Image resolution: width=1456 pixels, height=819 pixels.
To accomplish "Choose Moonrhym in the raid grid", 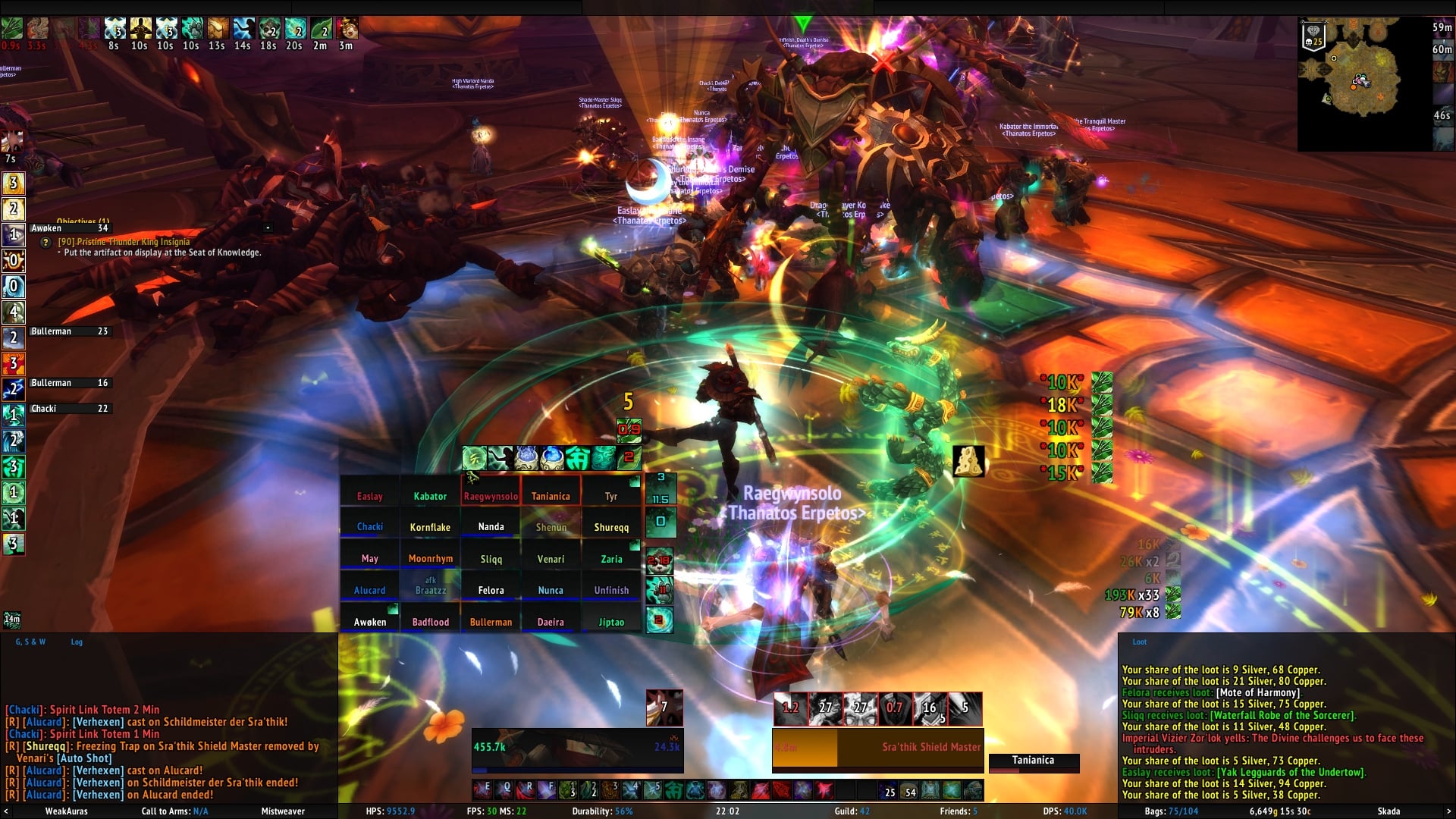I will tap(430, 558).
